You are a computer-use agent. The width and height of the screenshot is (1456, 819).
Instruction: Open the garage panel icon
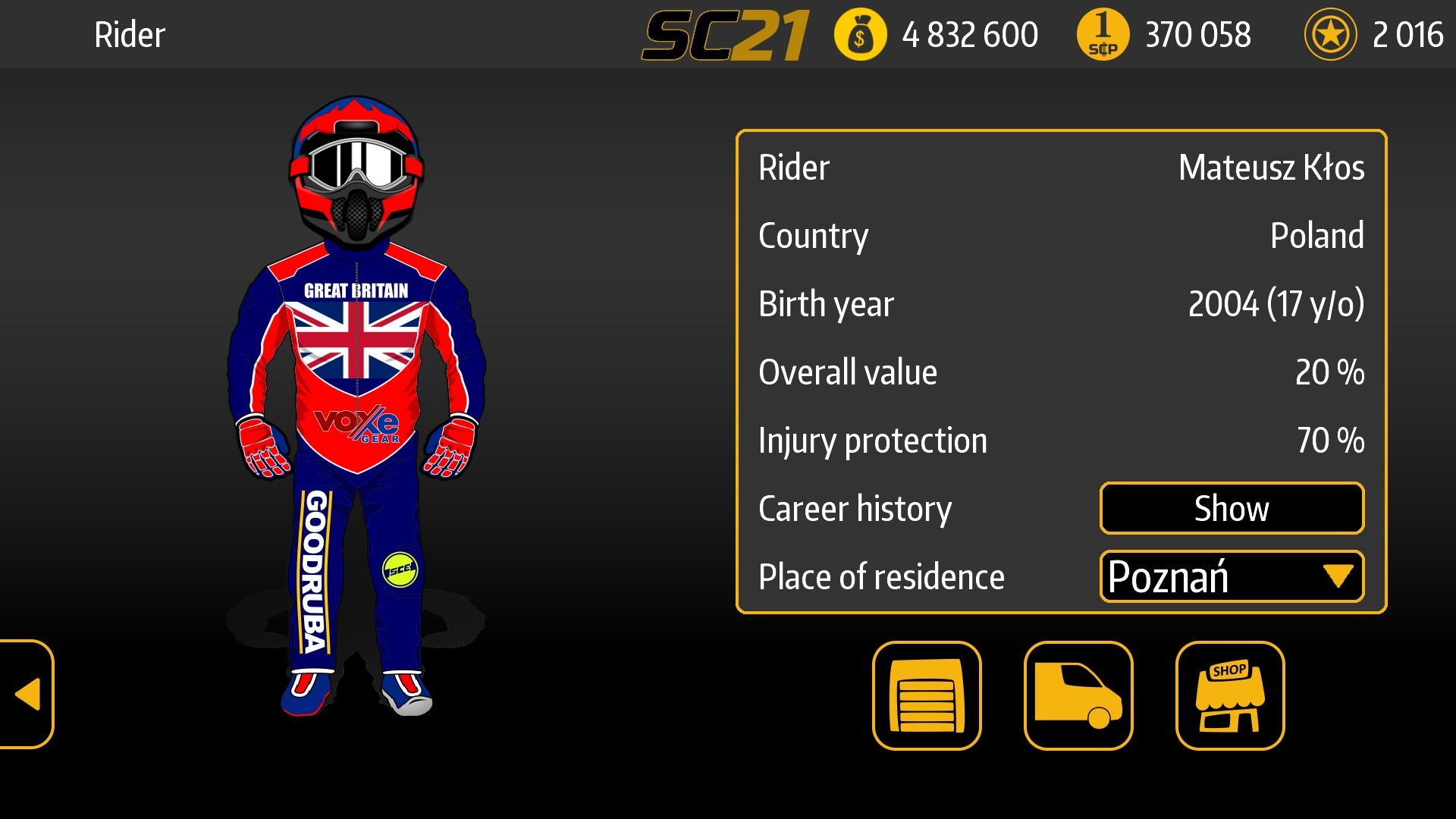pyautogui.click(x=927, y=696)
